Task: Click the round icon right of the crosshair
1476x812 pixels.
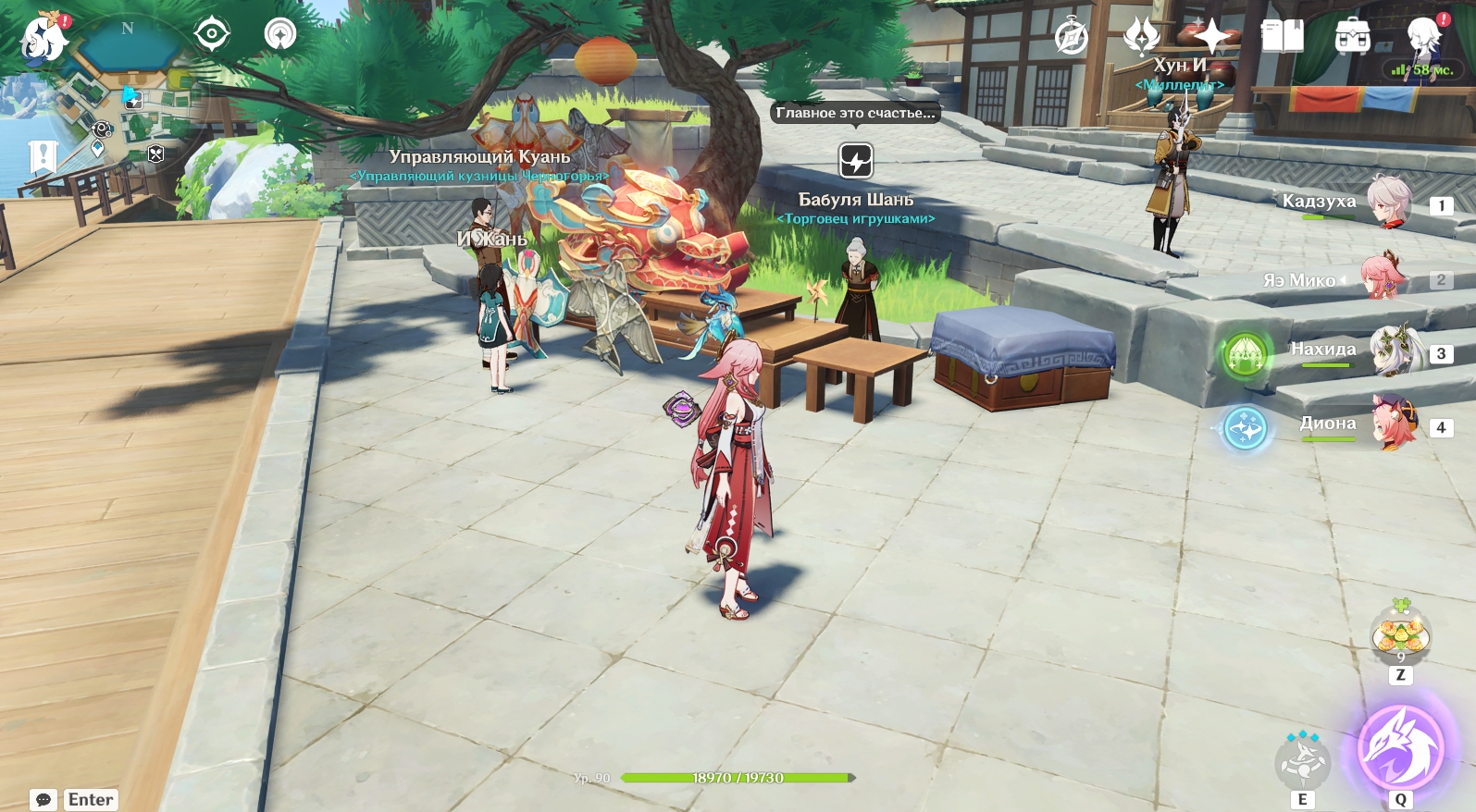Action: click(279, 35)
